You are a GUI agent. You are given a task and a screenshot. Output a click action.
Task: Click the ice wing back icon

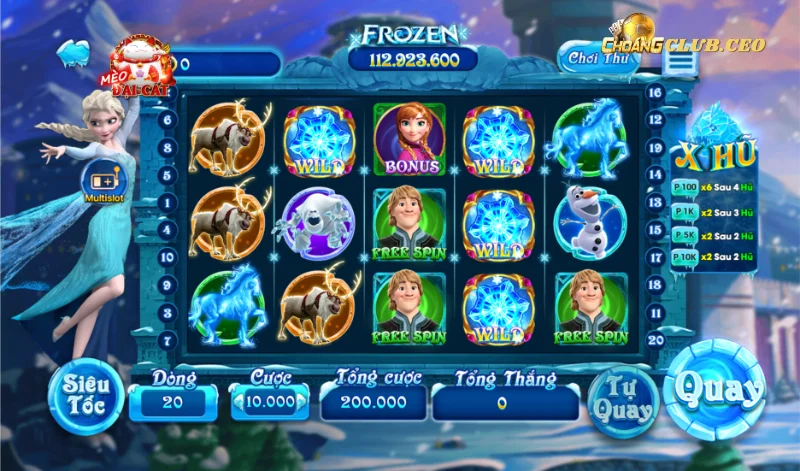pyautogui.click(x=74, y=52)
